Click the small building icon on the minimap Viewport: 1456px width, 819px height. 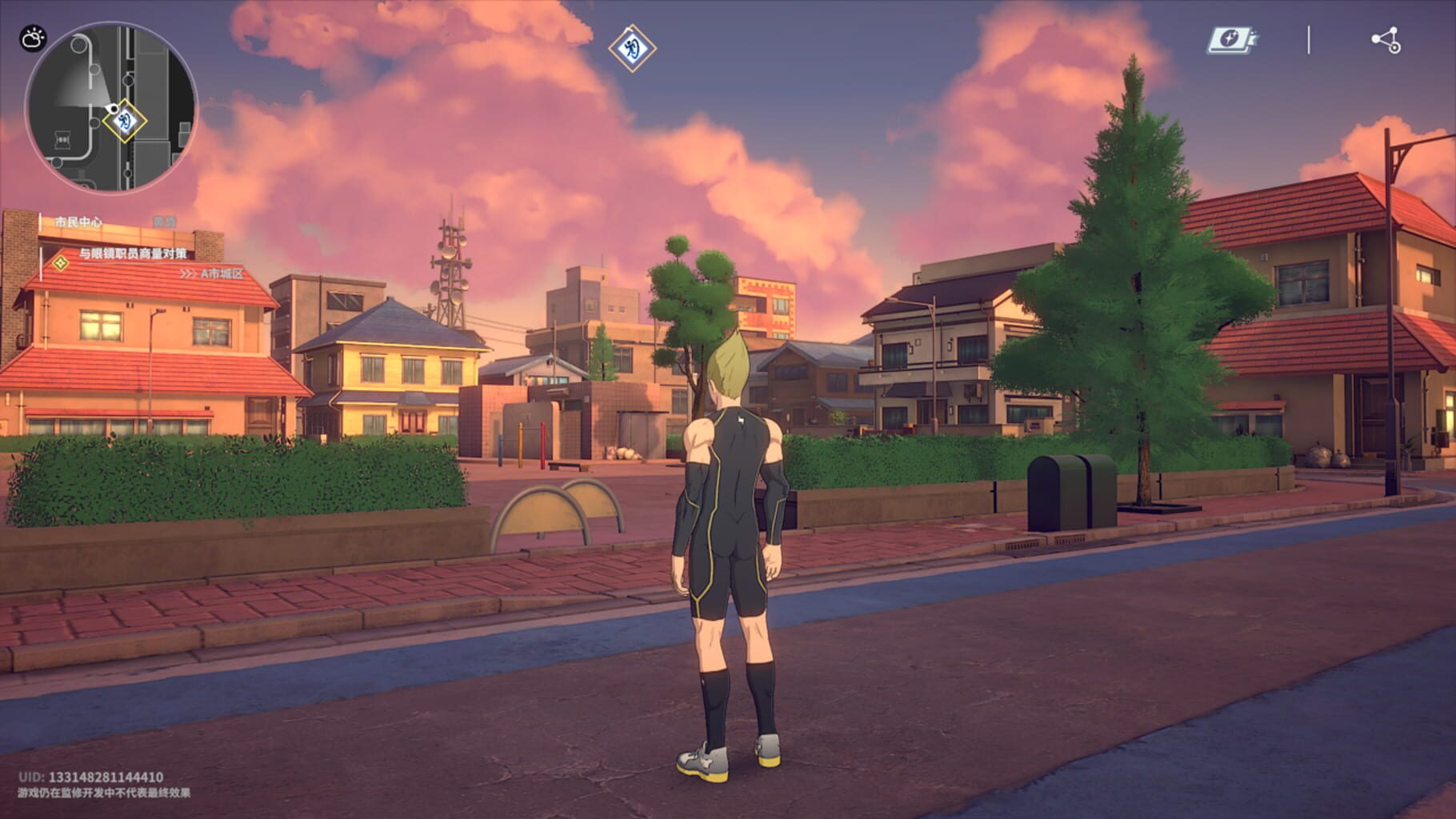coord(62,138)
